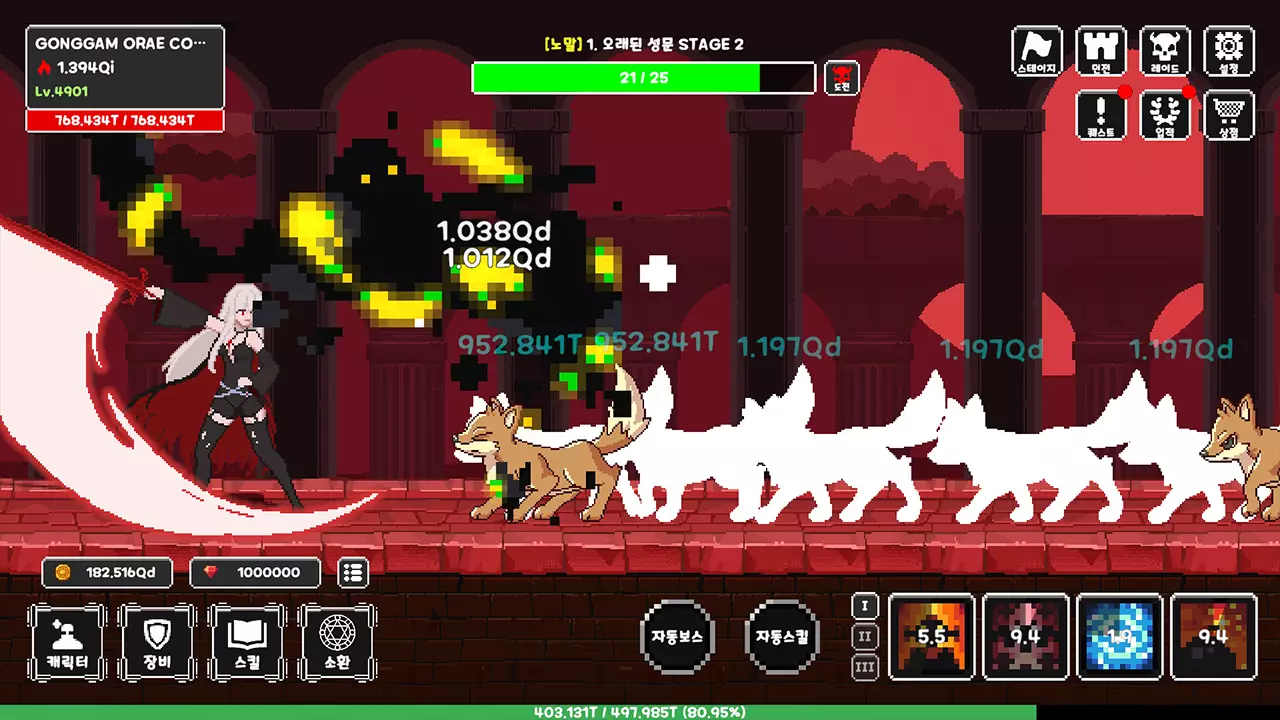Open the 퀘스트 (Quest) exclamation button

coord(1101,115)
